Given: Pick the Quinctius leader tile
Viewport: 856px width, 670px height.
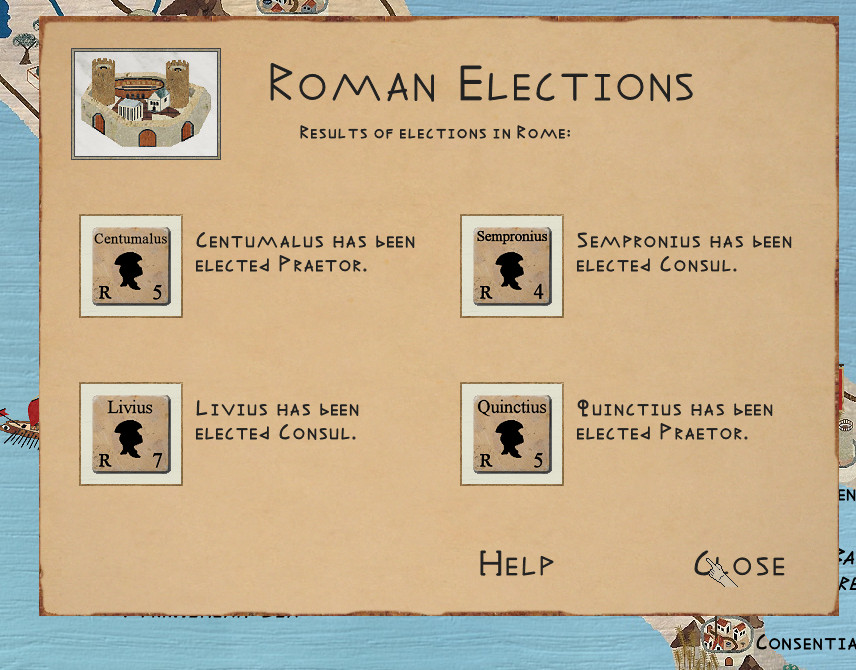Looking at the screenshot, I should (512, 434).
